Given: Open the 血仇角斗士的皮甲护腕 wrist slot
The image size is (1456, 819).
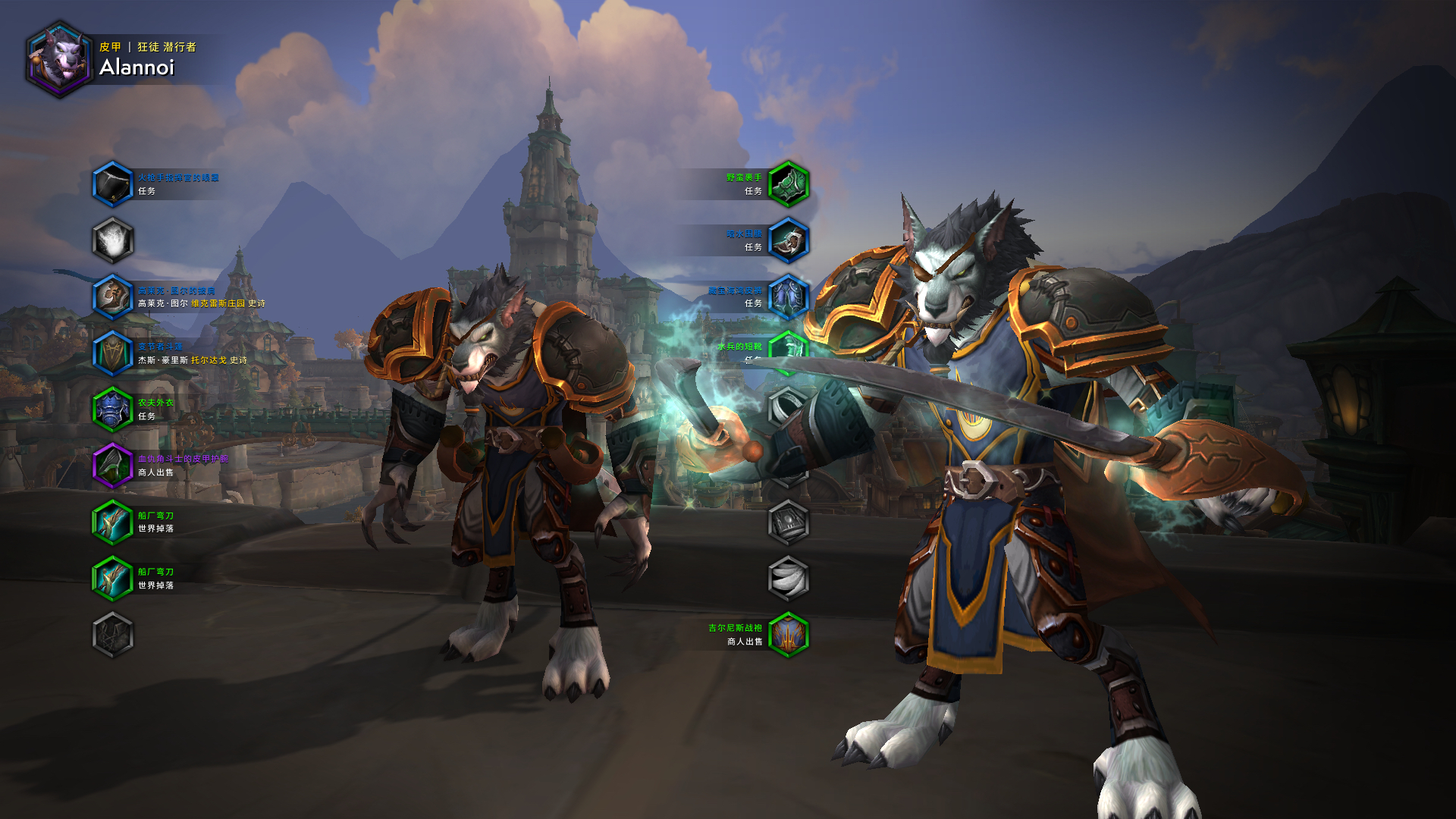Looking at the screenshot, I should pyautogui.click(x=113, y=466).
